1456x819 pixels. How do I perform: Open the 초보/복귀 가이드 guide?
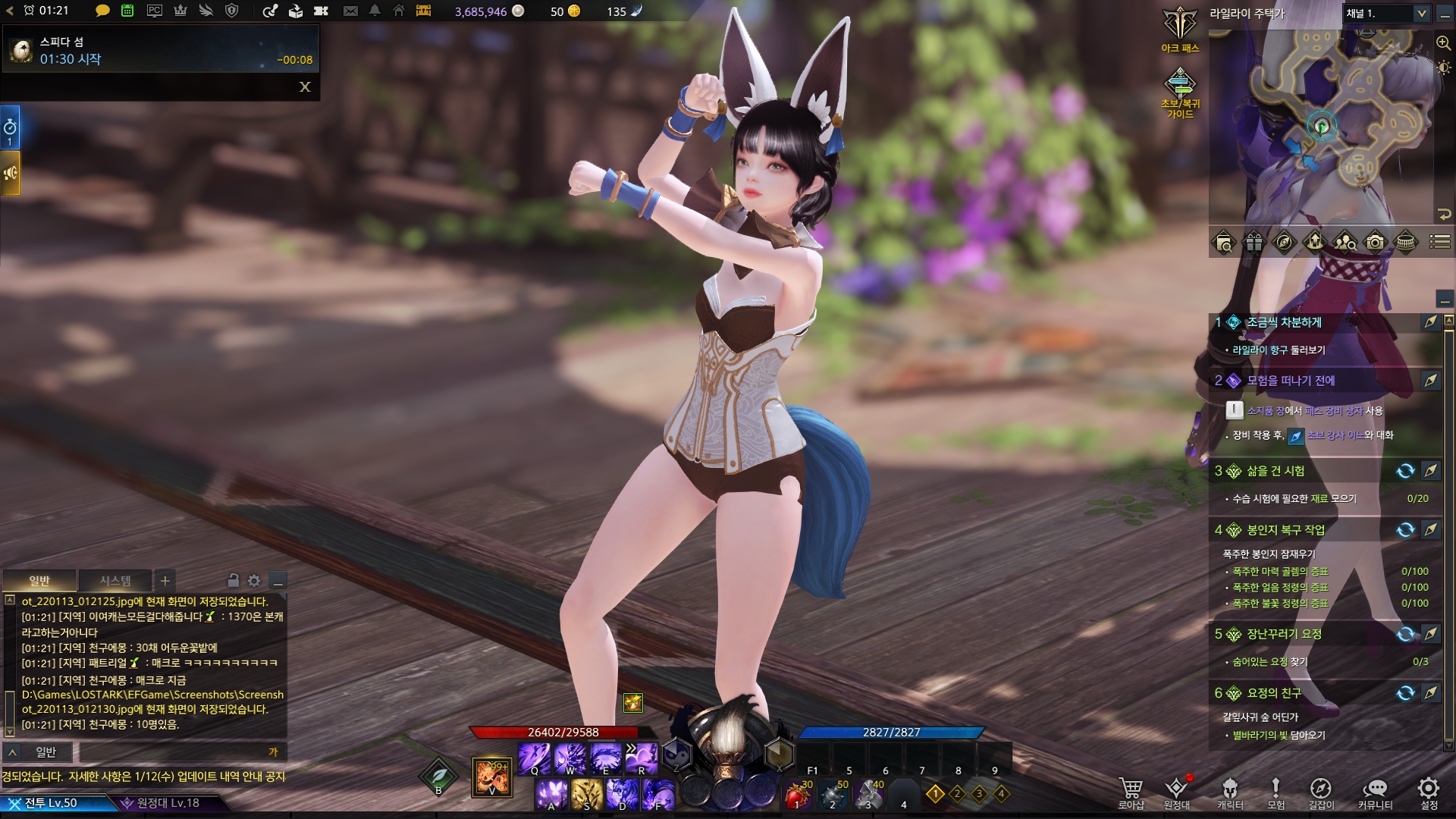pyautogui.click(x=1180, y=91)
